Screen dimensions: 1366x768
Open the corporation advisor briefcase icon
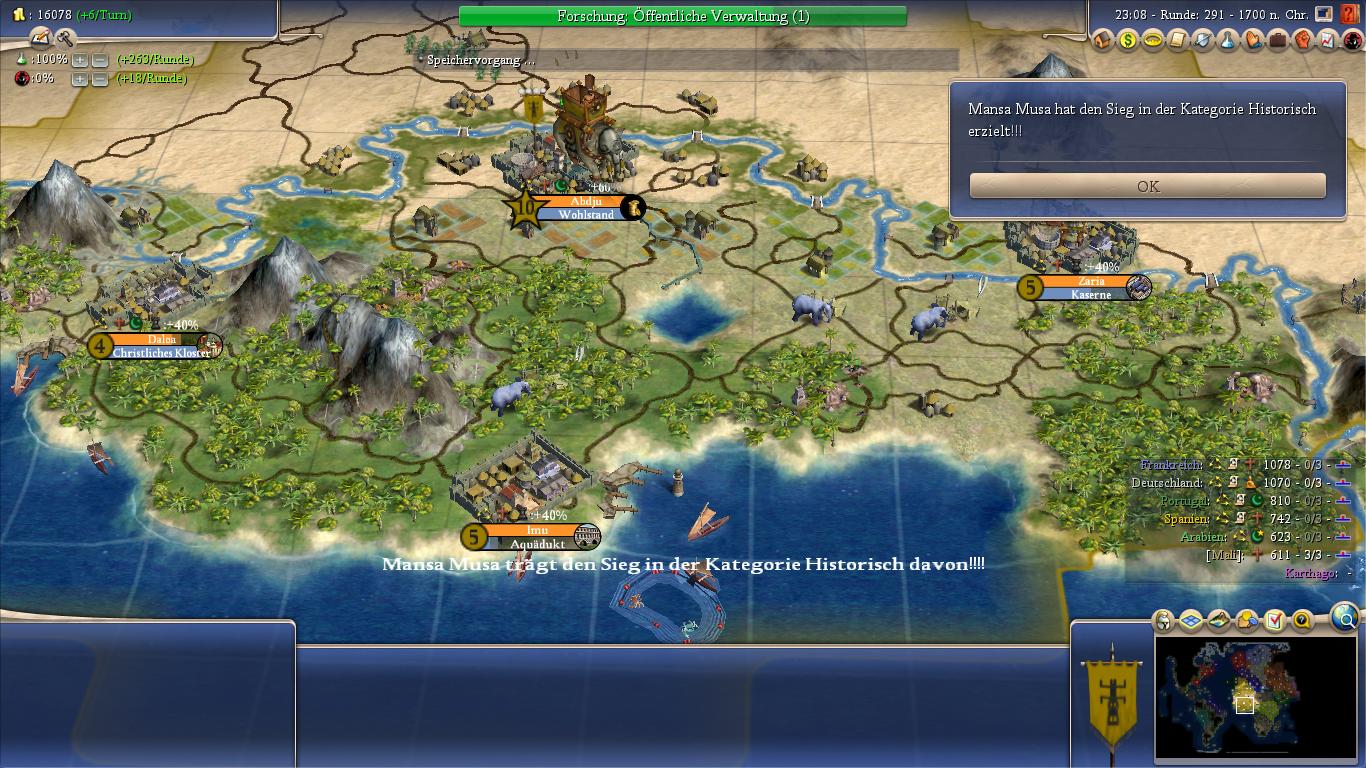pyautogui.click(x=1278, y=41)
